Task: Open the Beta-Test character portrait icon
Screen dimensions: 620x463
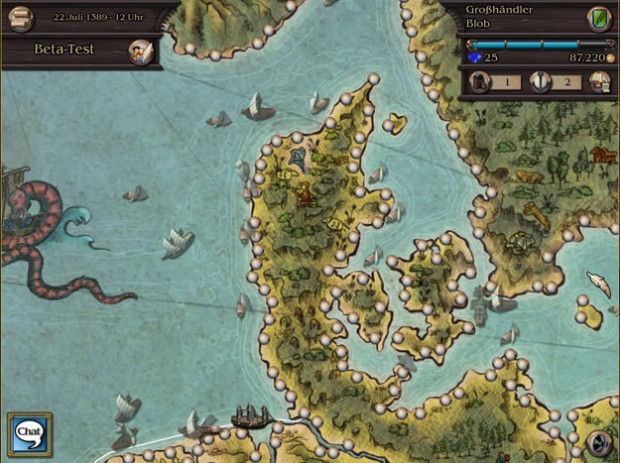Action: click(x=141, y=51)
